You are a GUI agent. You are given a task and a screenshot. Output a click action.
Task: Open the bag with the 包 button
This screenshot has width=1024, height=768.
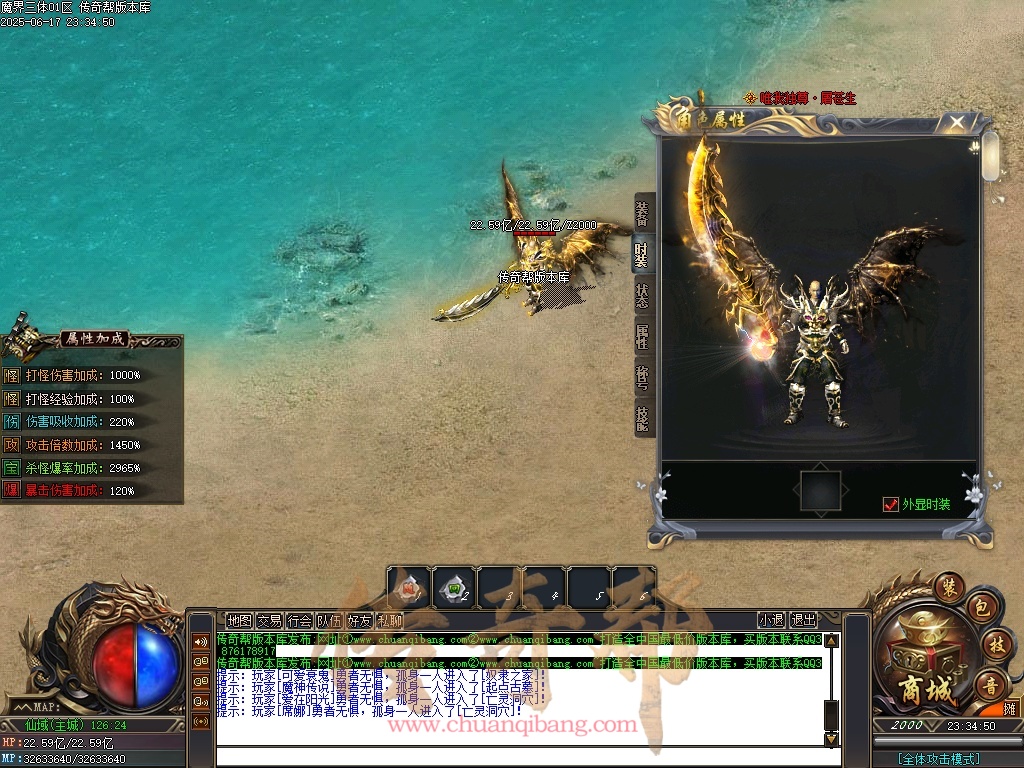pos(980,608)
